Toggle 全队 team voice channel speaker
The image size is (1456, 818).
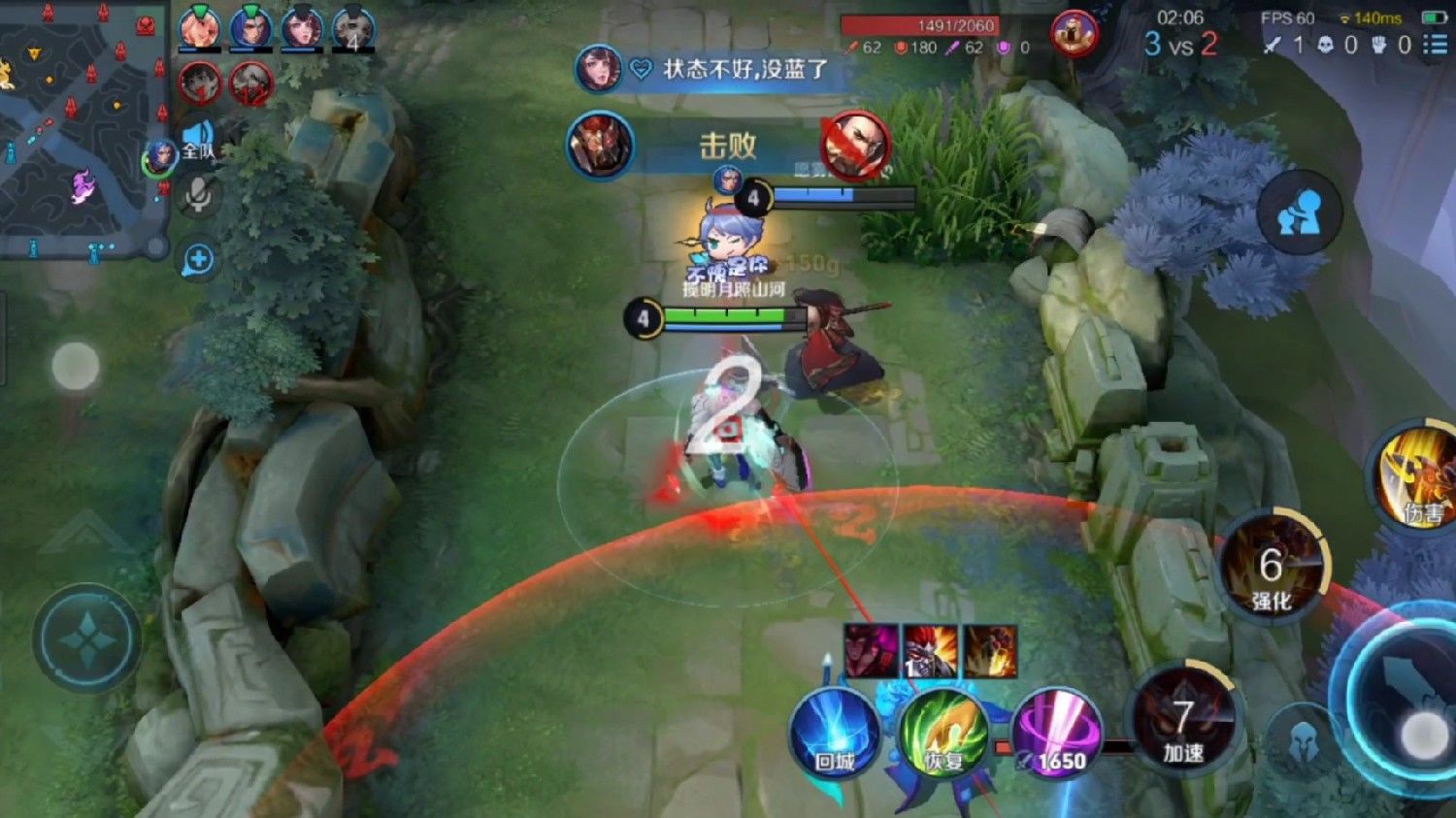coord(200,141)
